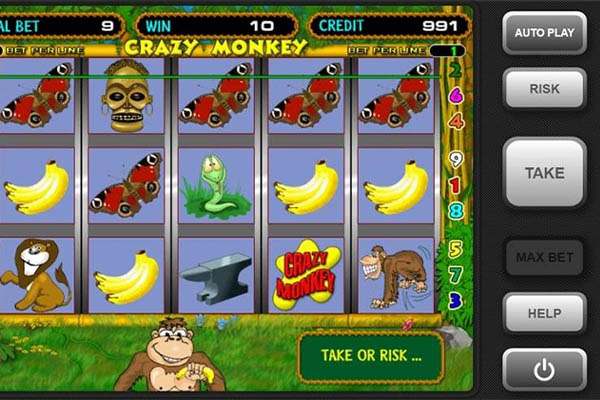Select payline number 3

click(456, 300)
